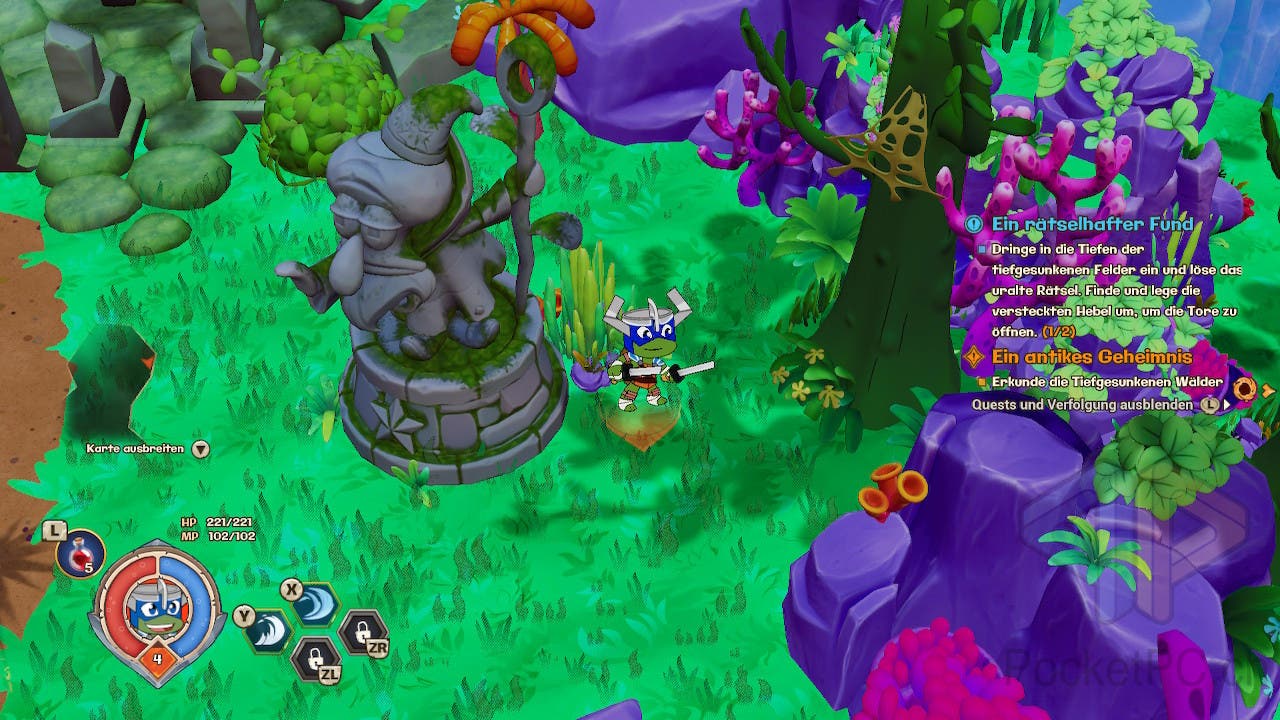Open quest Ein rätselhafter Fund
1280x720 pixels.
point(1092,224)
